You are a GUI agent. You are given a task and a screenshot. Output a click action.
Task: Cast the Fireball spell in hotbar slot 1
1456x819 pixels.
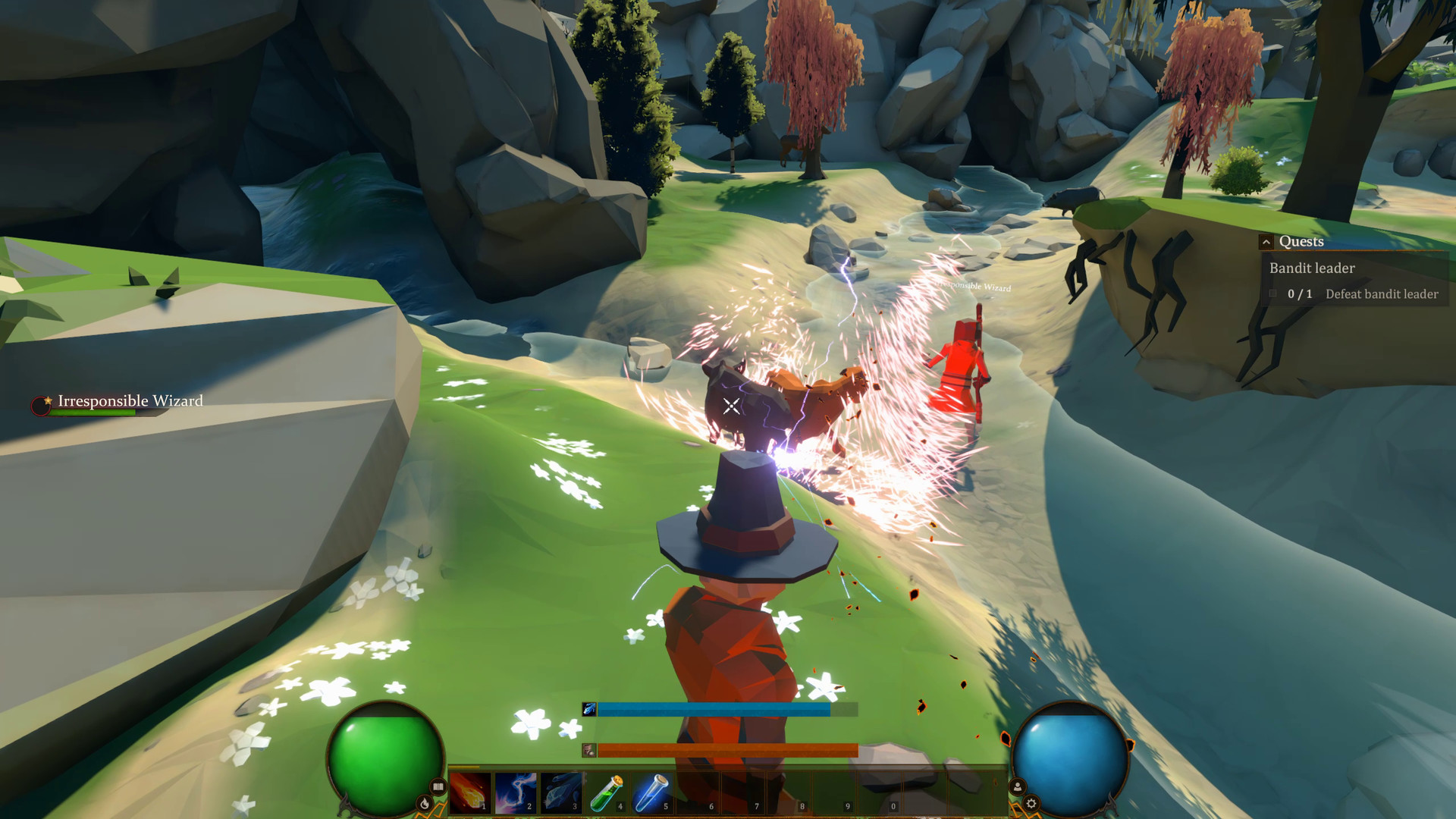[467, 790]
